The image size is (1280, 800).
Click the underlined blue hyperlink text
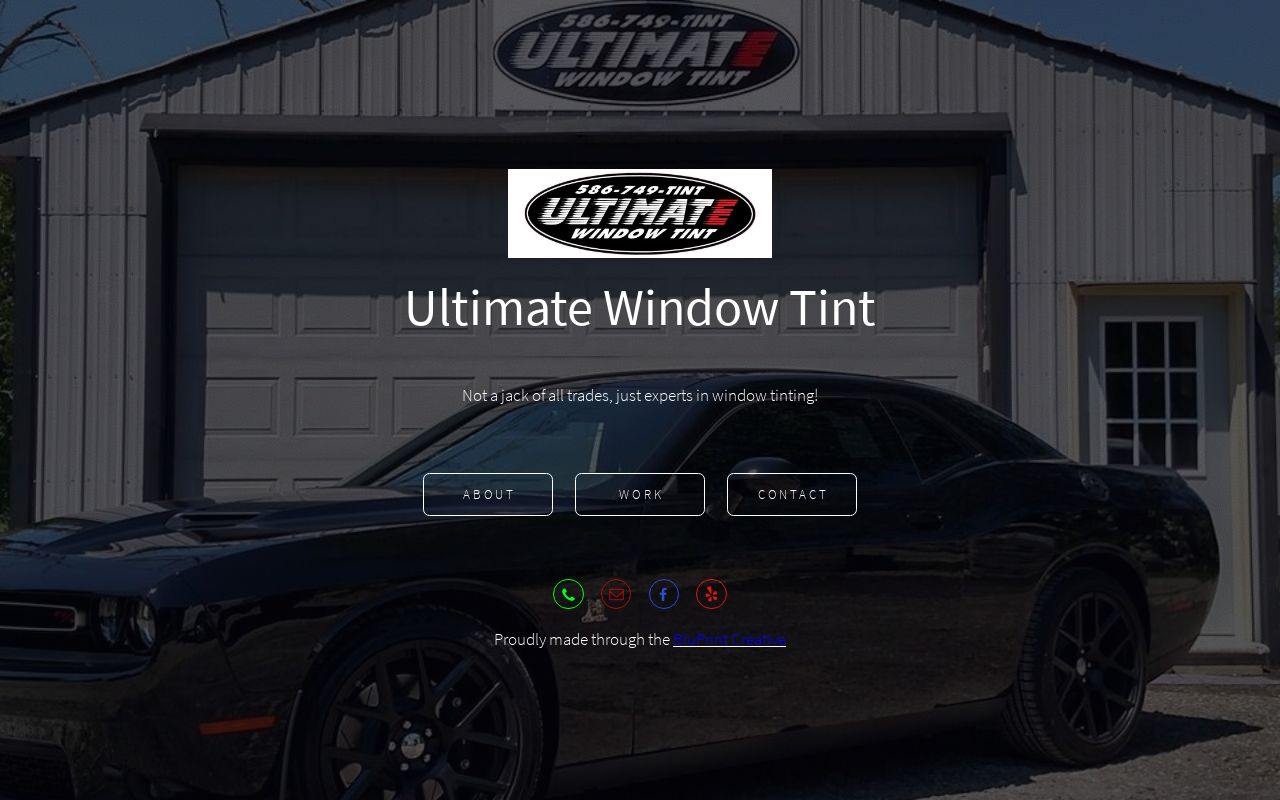[x=729, y=639]
